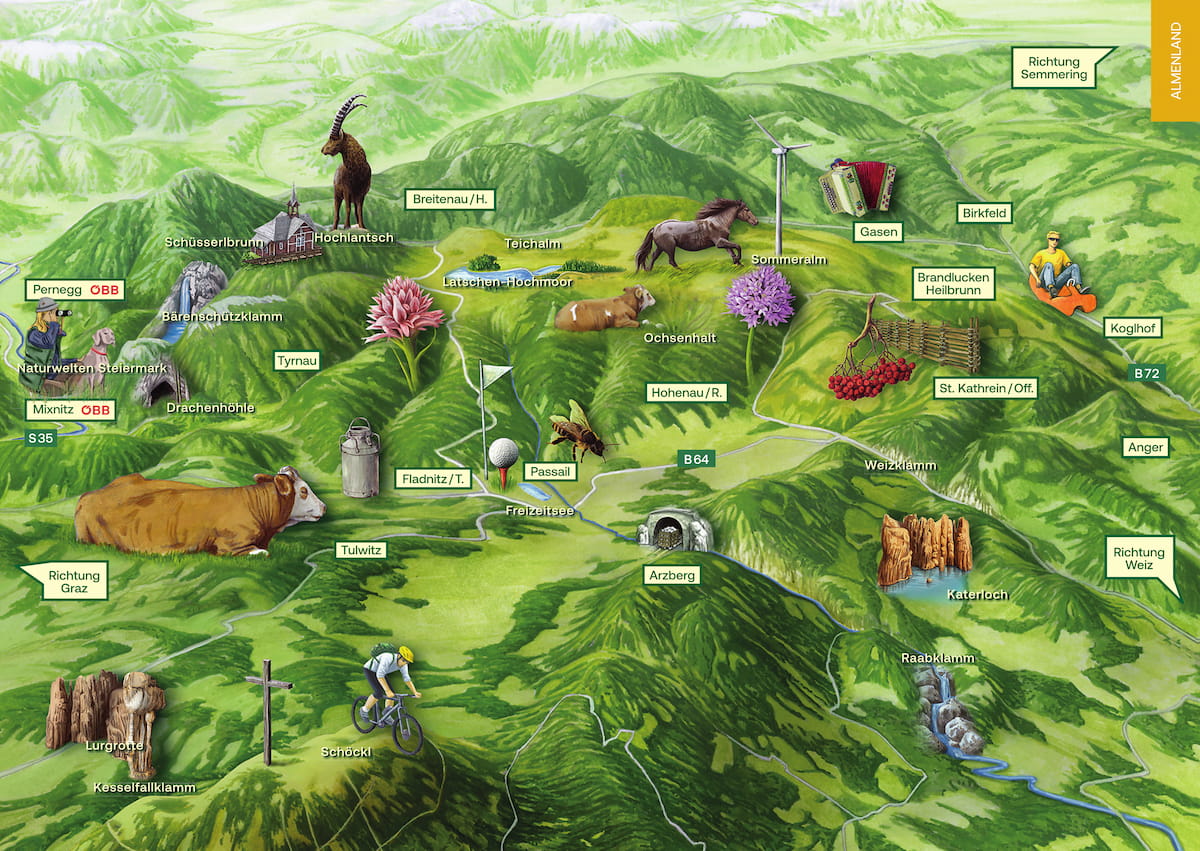Choose the Mixnitz ÖBB station label
1200x851 pixels.
pyautogui.click(x=71, y=410)
